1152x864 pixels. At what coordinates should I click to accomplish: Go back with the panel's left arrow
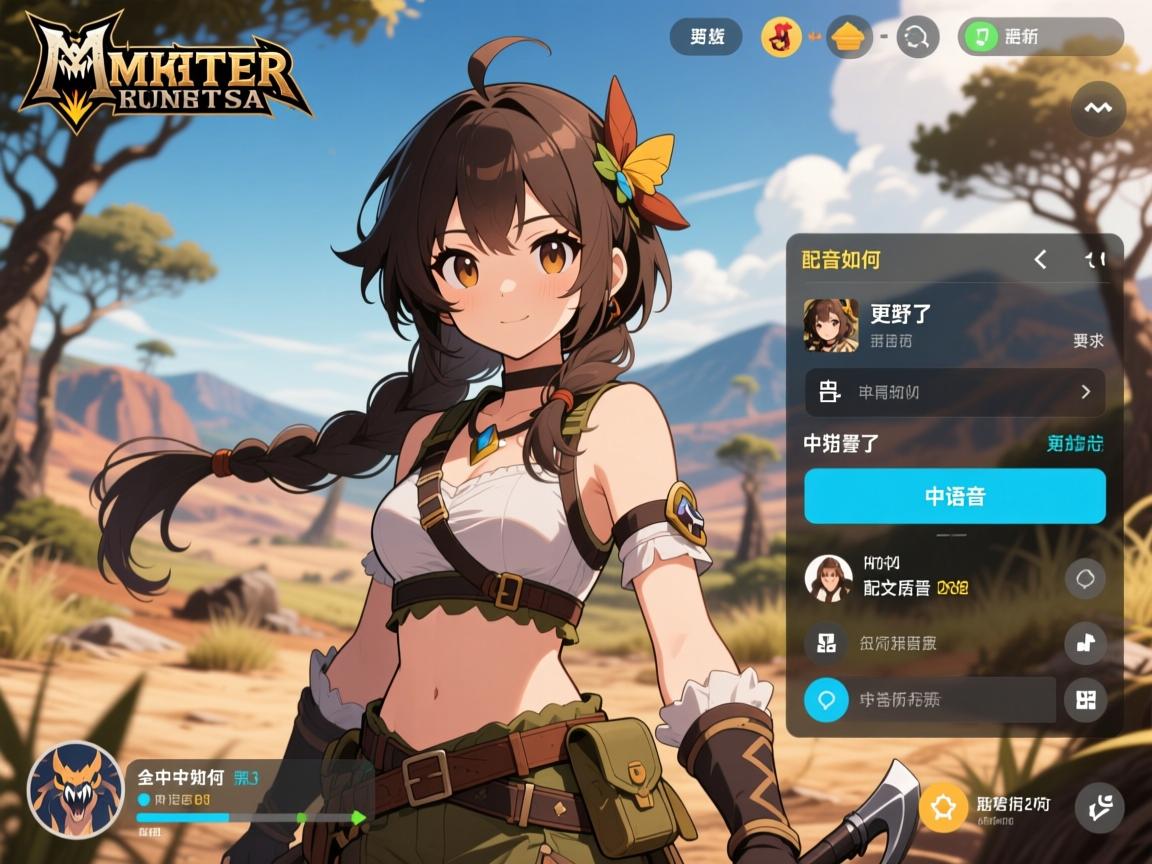pos(1040,260)
